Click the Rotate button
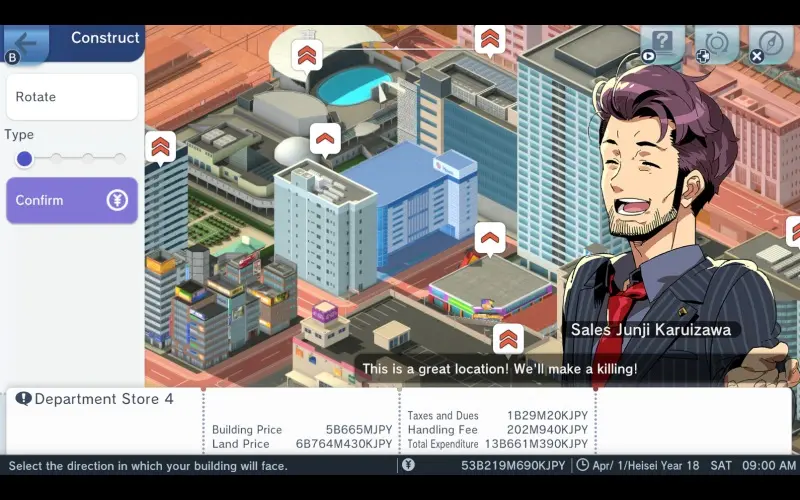 coord(71,97)
